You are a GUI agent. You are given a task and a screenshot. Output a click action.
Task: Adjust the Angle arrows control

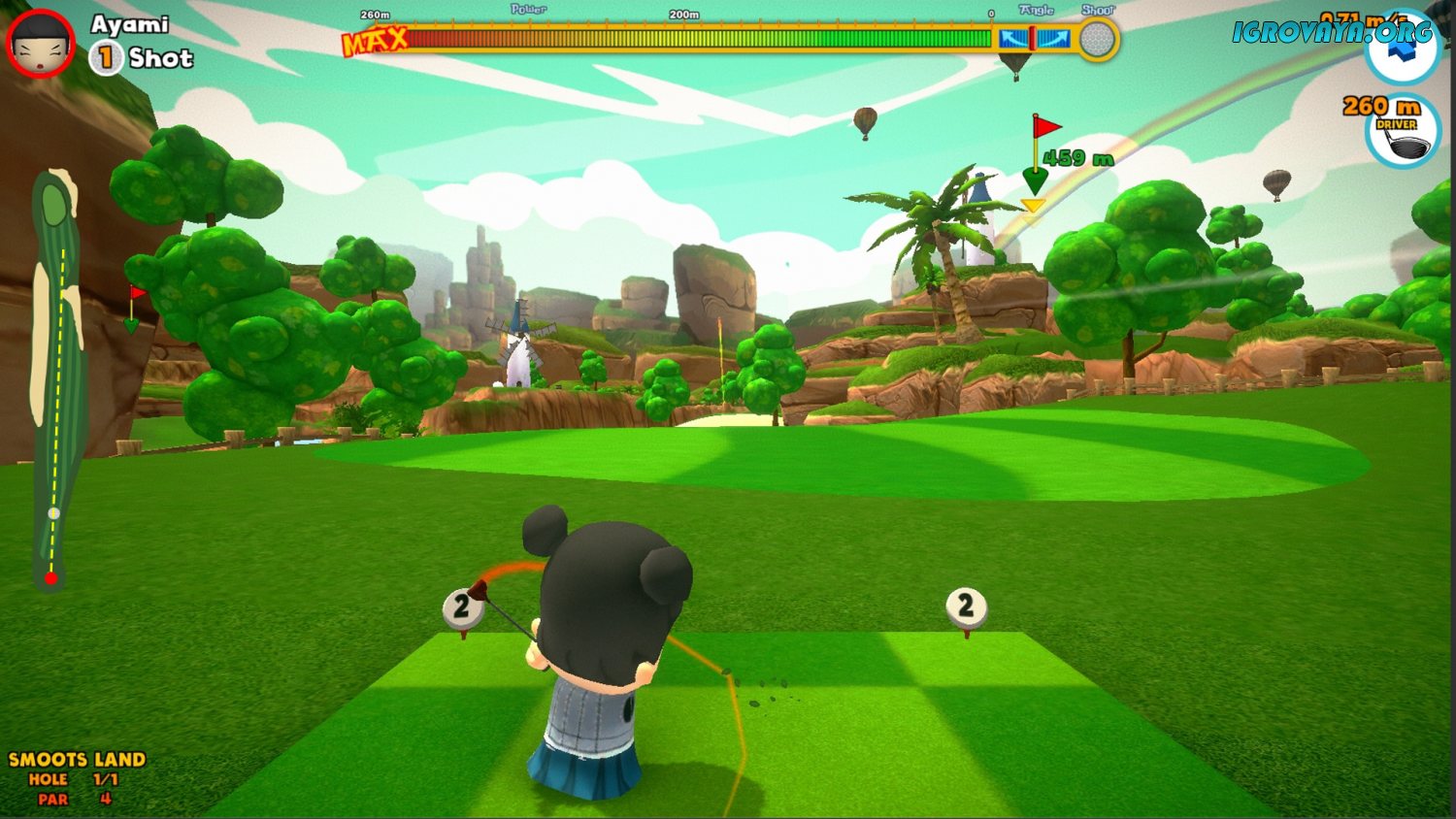(x=1034, y=39)
